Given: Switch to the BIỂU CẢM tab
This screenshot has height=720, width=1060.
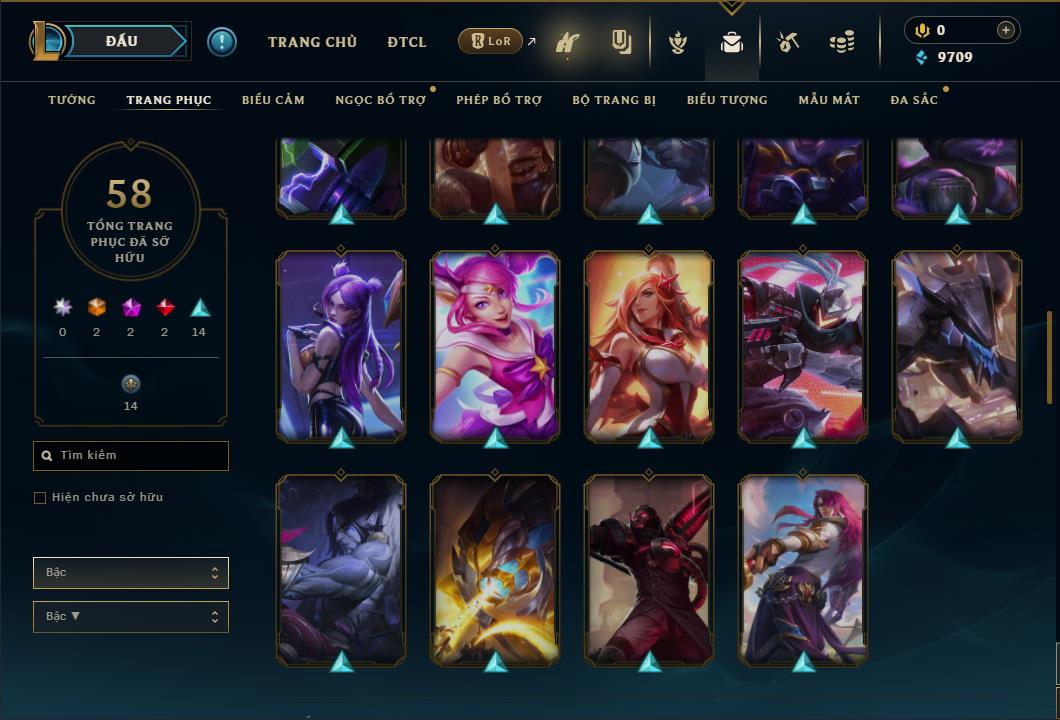Looking at the screenshot, I should point(273,100).
